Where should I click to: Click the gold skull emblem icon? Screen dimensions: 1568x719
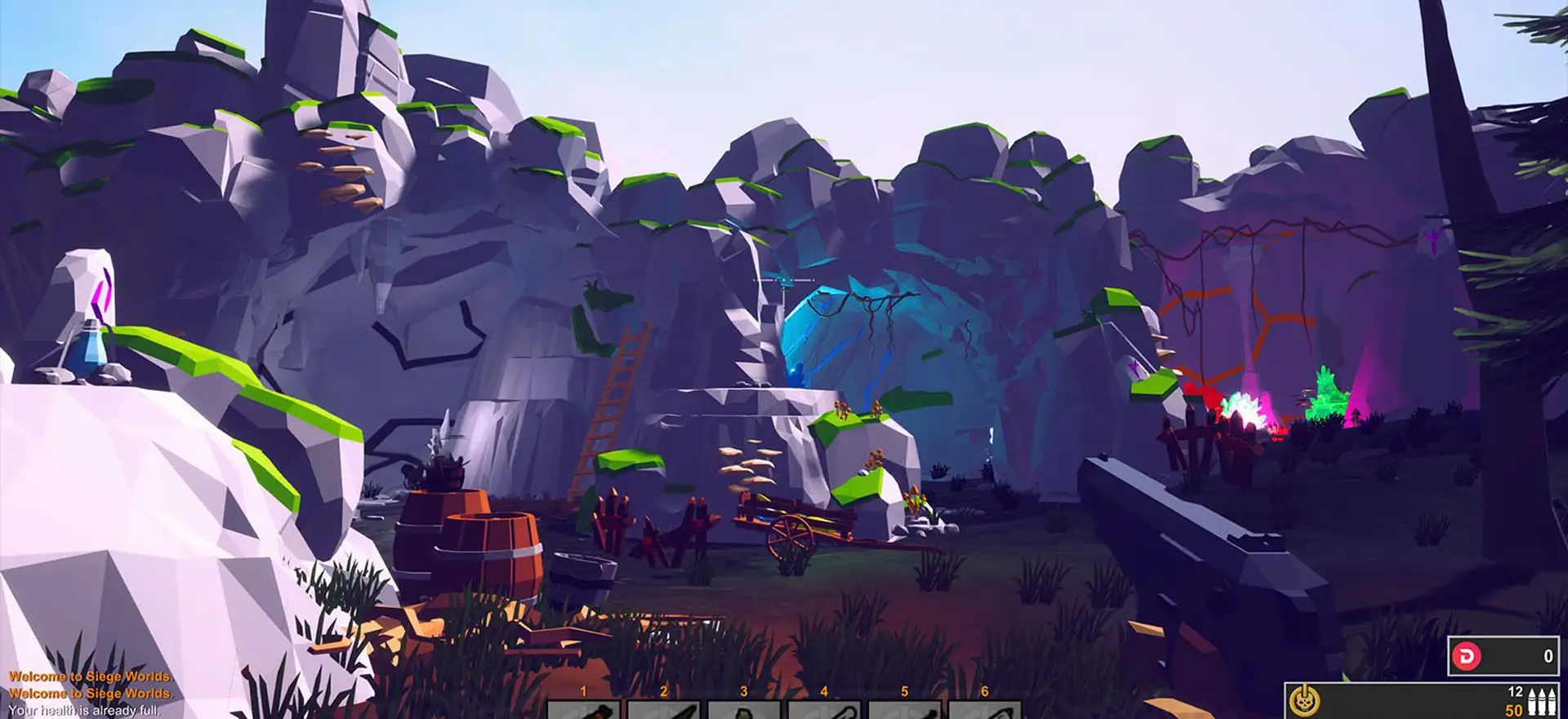tap(1304, 700)
